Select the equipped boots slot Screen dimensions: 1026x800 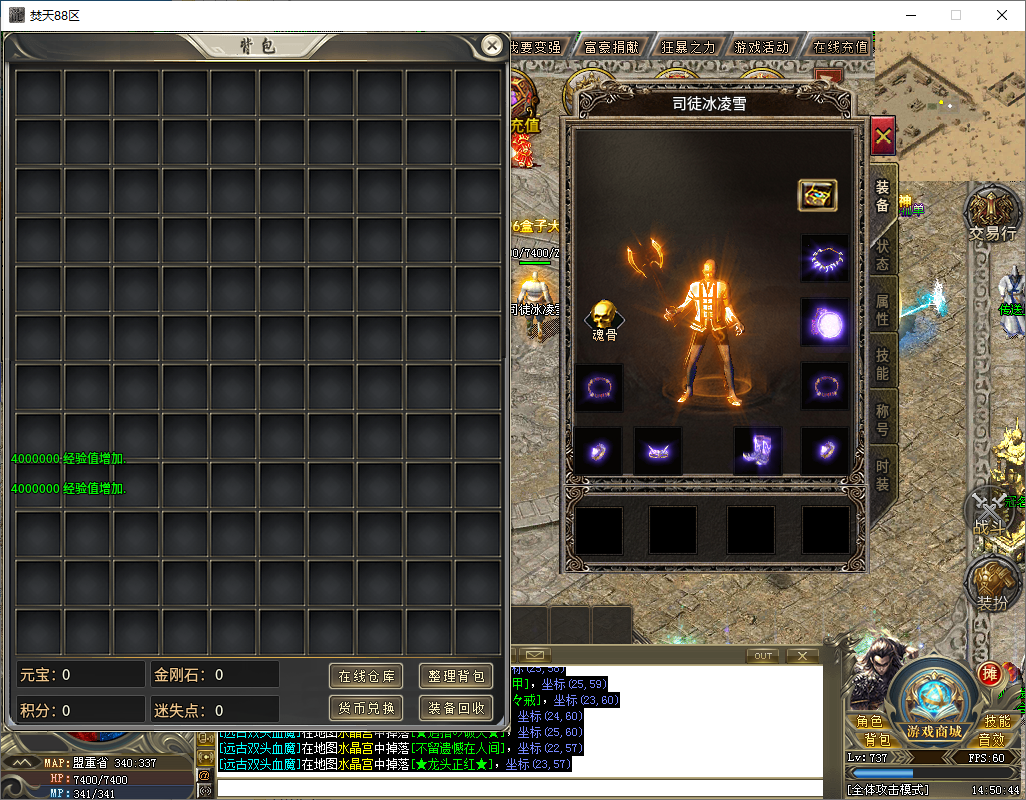pos(757,451)
